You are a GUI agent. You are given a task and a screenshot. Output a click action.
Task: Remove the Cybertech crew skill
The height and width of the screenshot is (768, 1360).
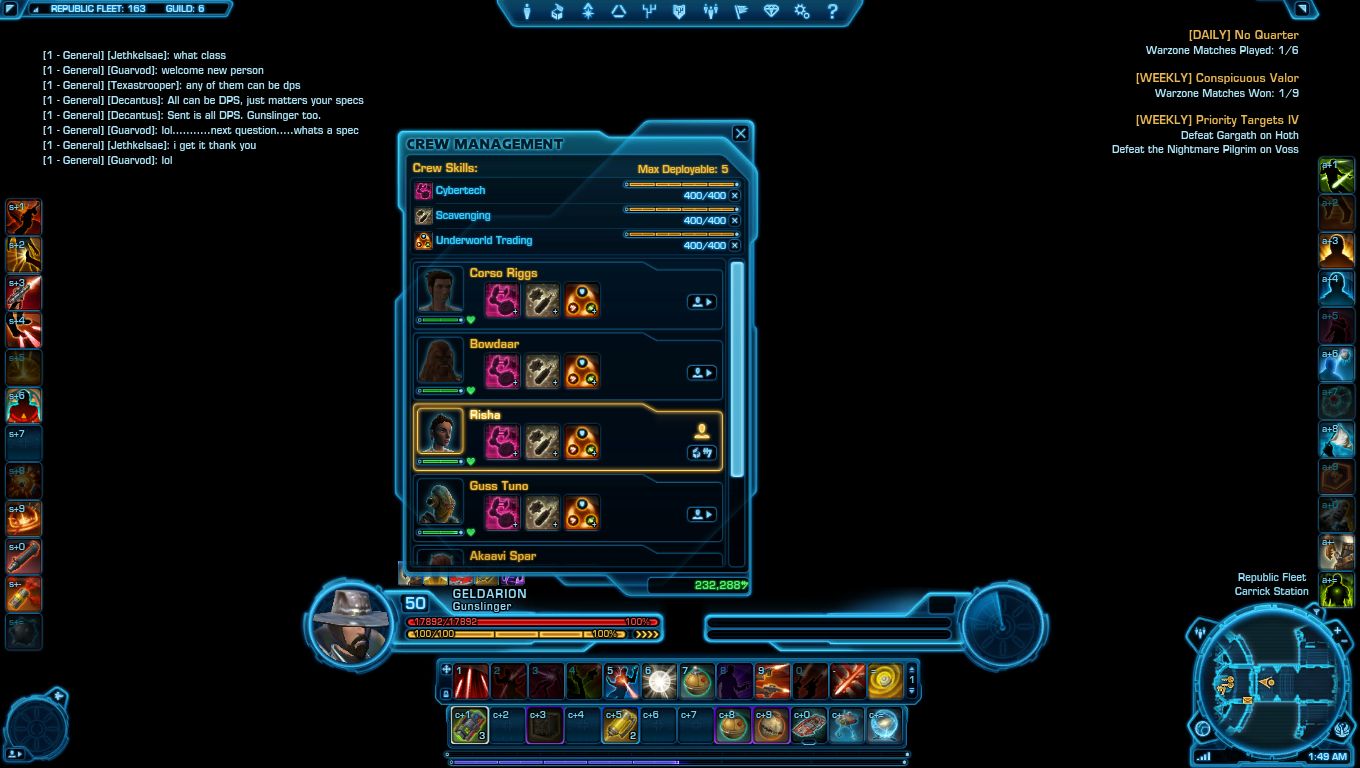[735, 195]
